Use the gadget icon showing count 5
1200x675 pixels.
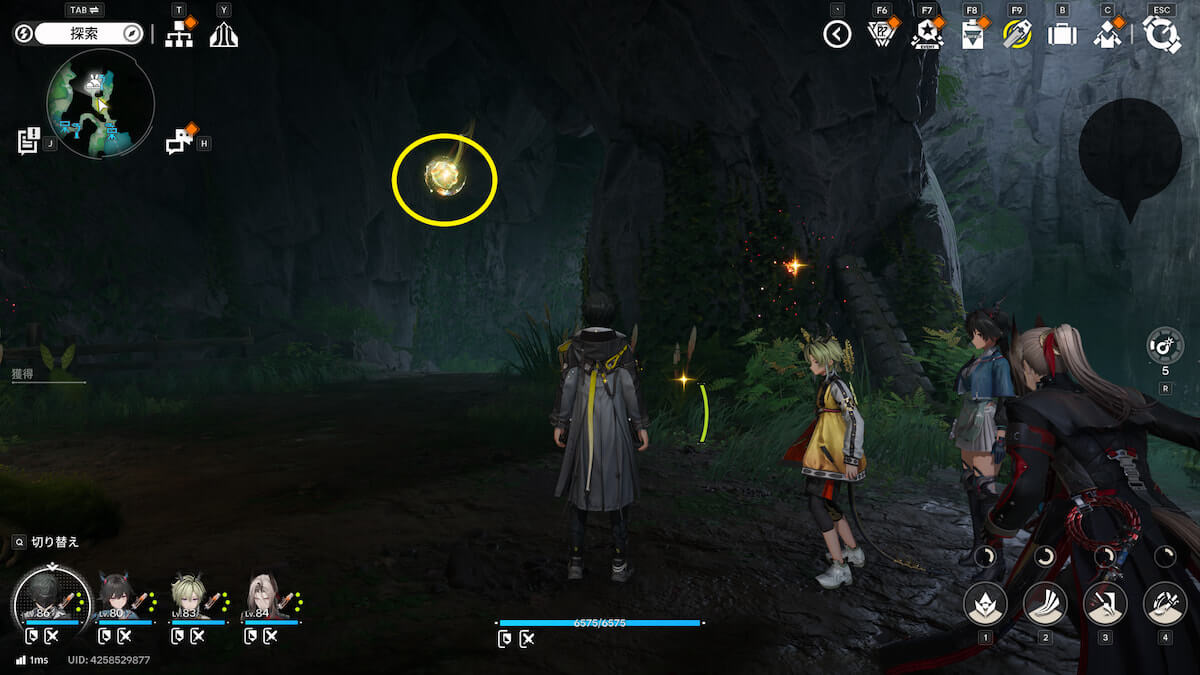1165,346
